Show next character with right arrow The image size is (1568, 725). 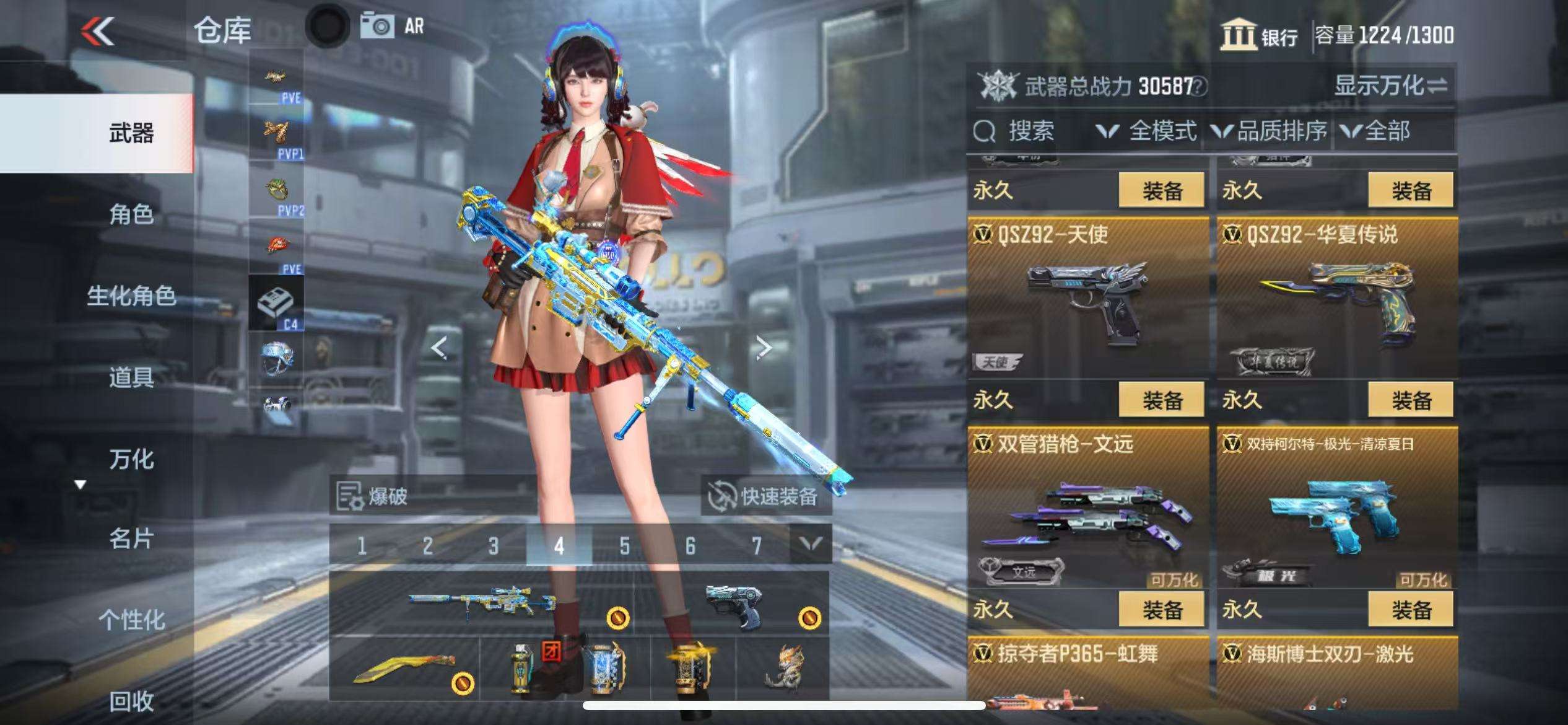pos(764,348)
